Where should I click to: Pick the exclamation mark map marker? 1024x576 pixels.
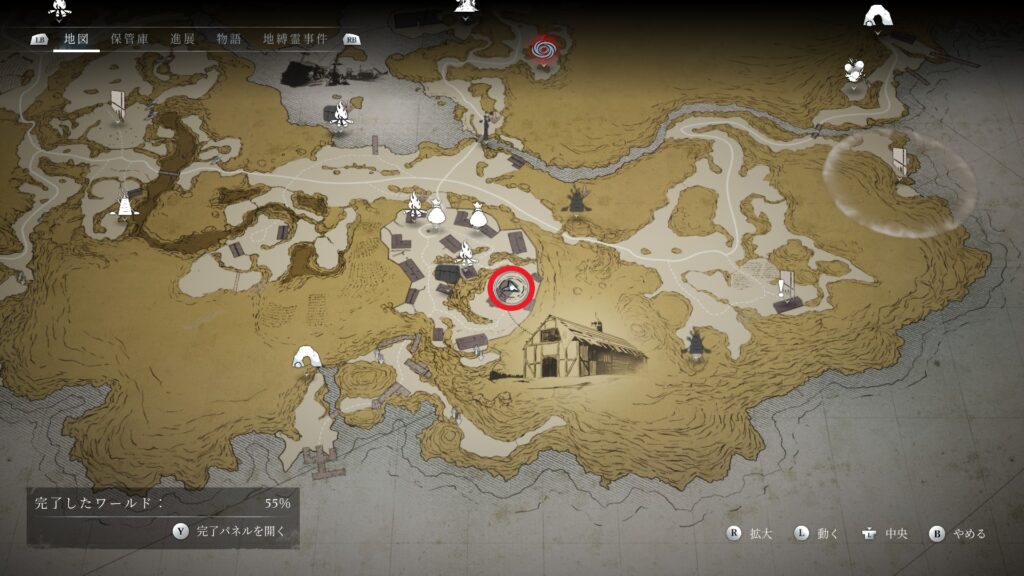780,288
